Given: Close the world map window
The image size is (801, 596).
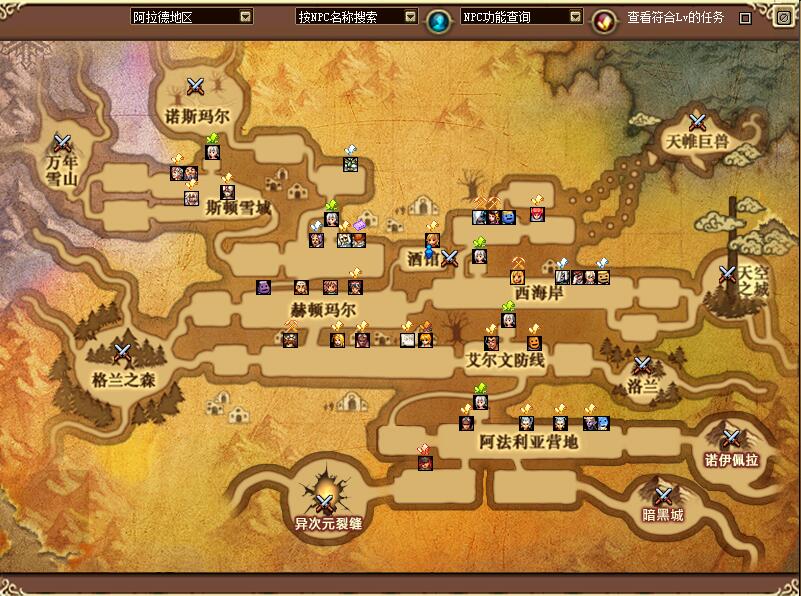Looking at the screenshot, I should pyautogui.click(x=783, y=17).
